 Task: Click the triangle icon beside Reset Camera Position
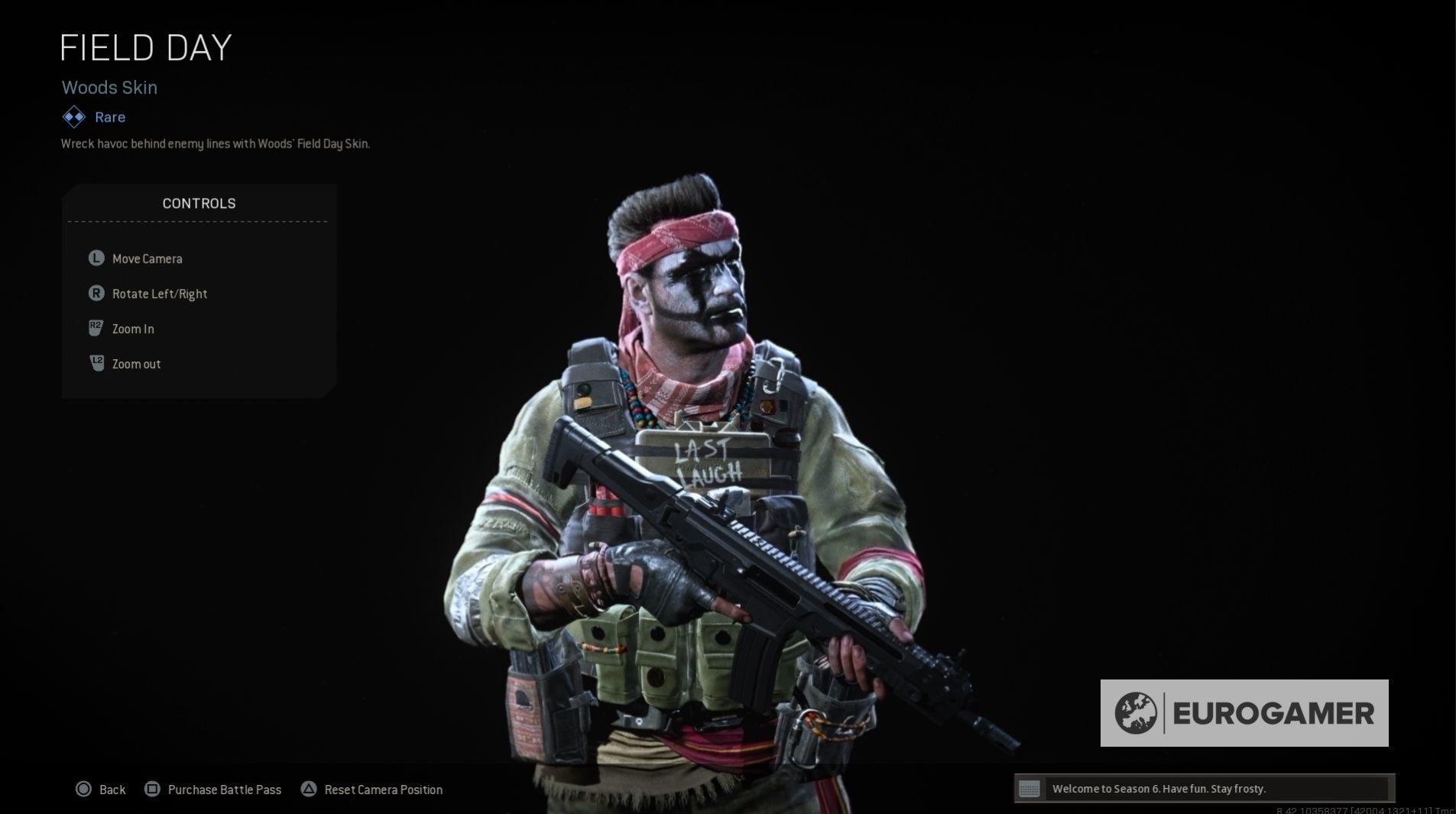pyautogui.click(x=310, y=789)
